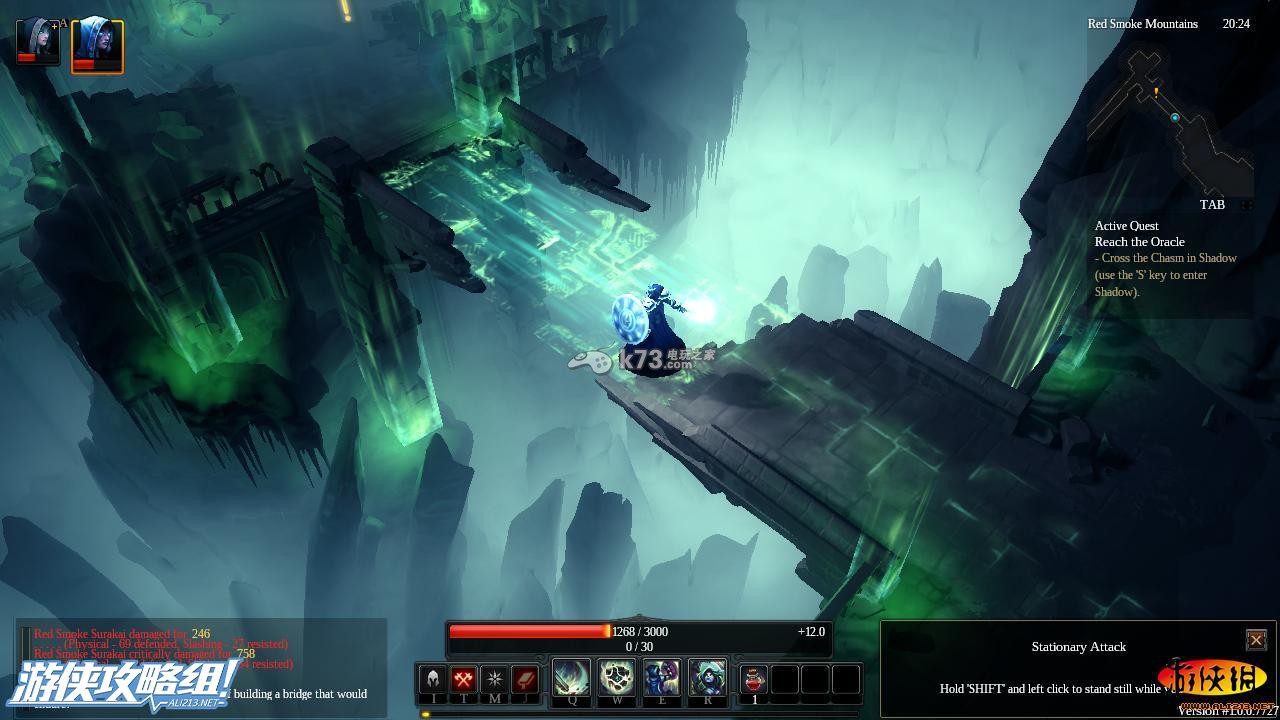Open the crossed axes talents icon

click(463, 680)
